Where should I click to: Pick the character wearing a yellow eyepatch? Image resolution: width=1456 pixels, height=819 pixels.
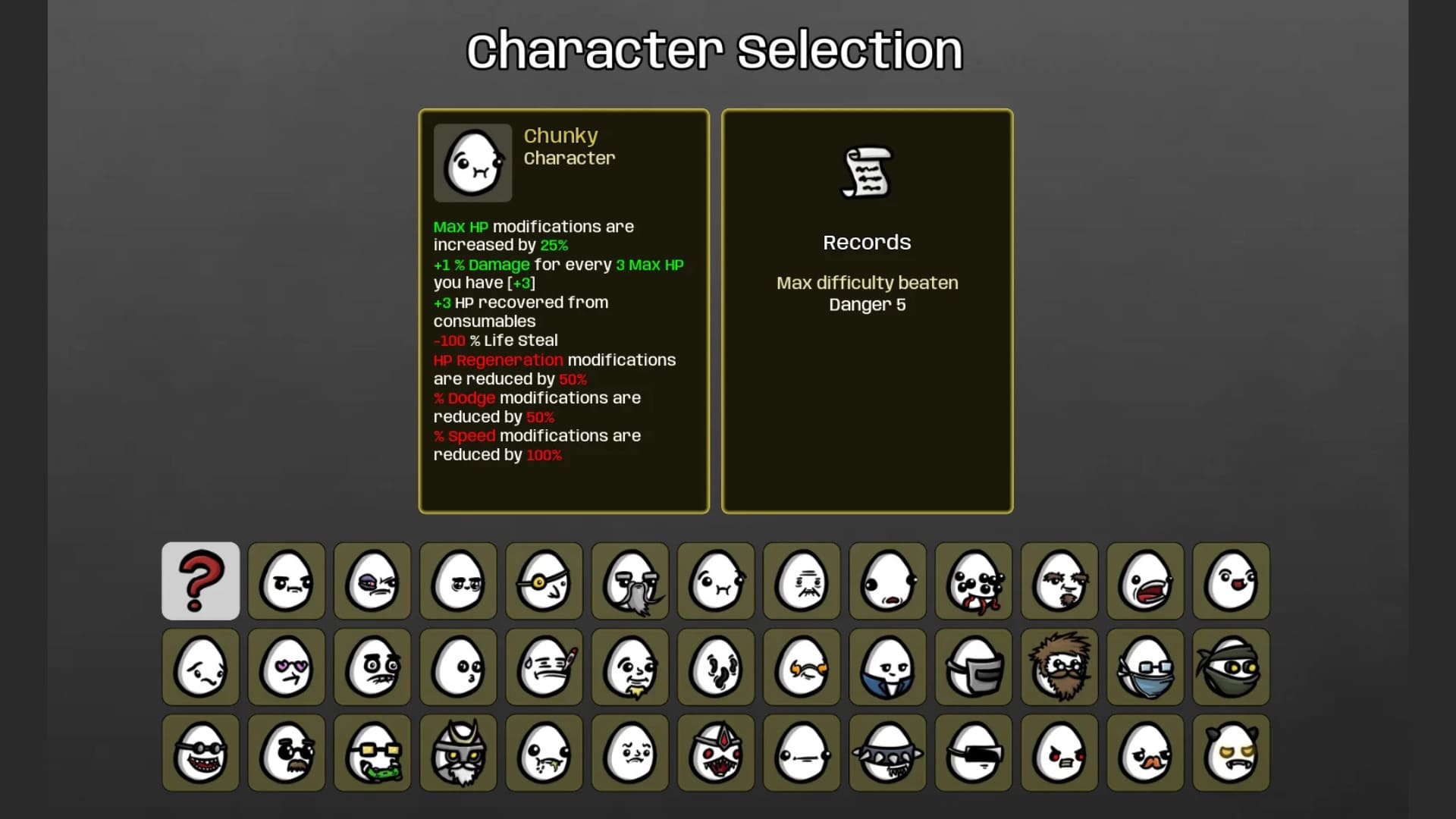point(544,582)
